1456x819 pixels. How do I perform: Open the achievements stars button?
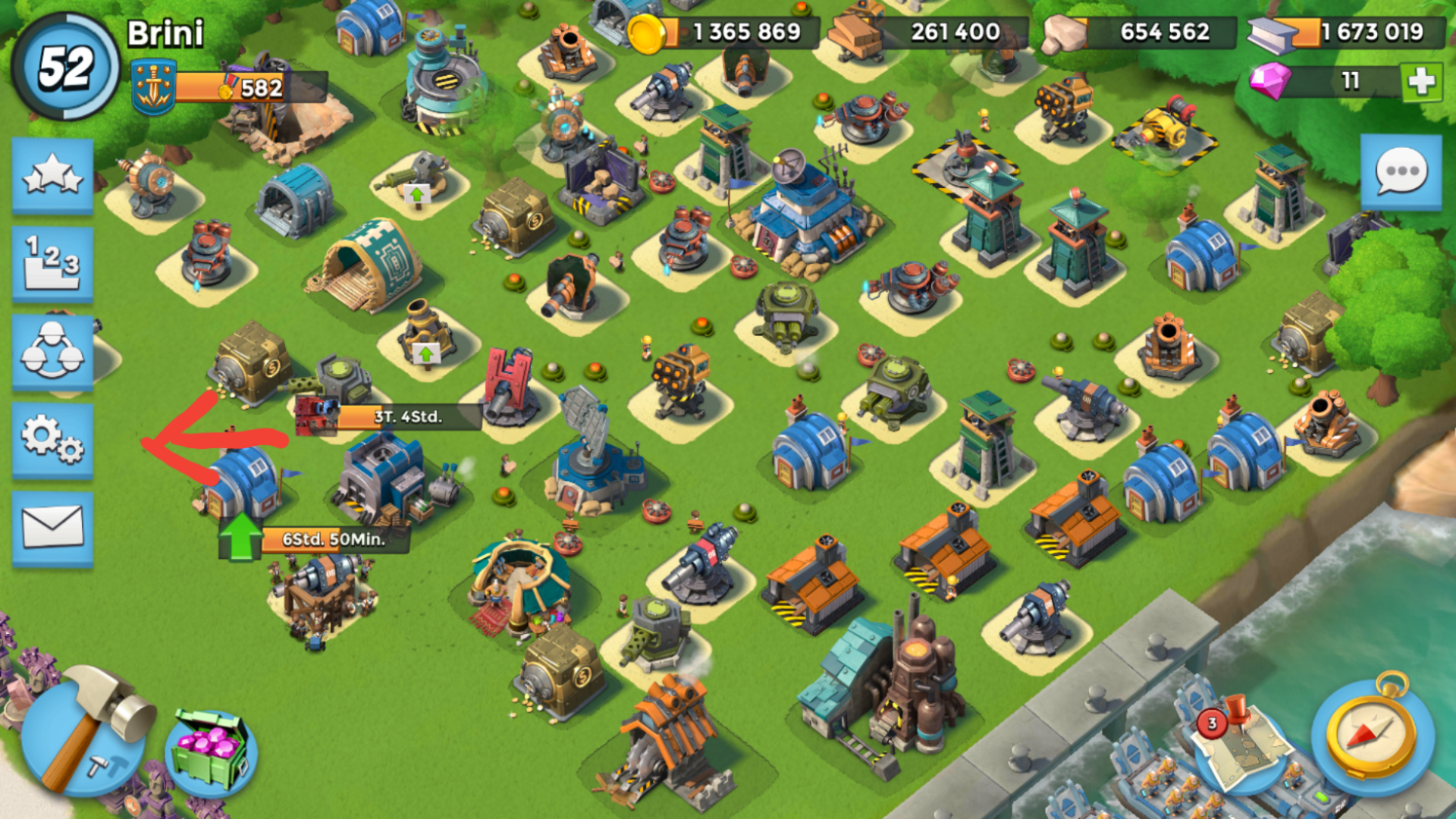click(52, 175)
